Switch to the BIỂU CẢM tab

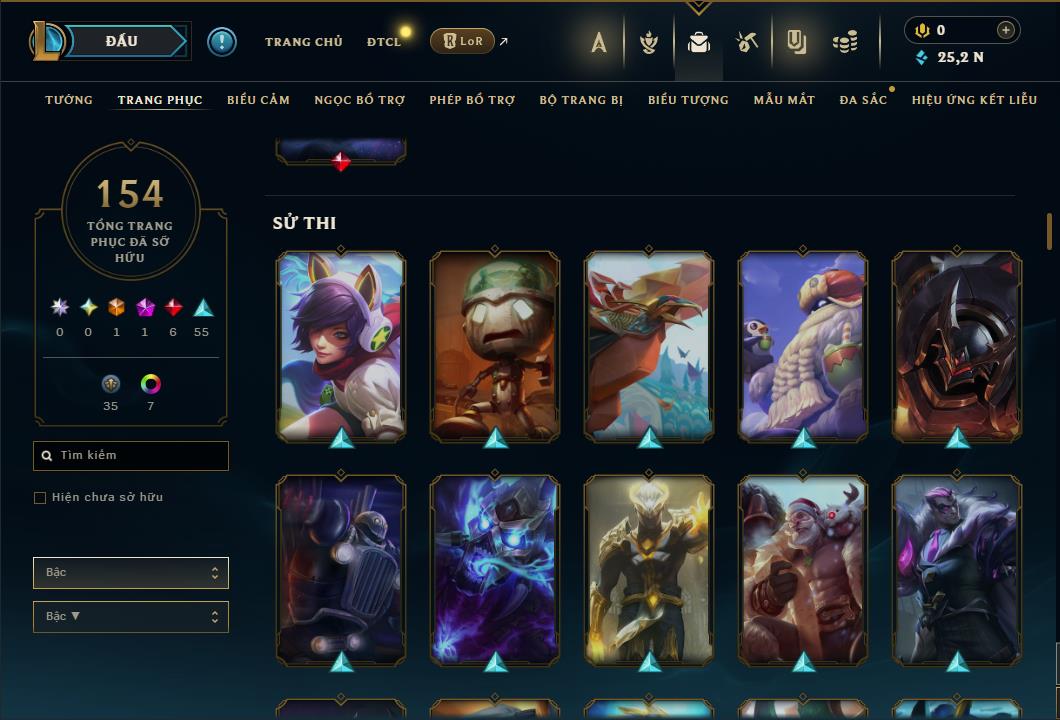click(258, 100)
